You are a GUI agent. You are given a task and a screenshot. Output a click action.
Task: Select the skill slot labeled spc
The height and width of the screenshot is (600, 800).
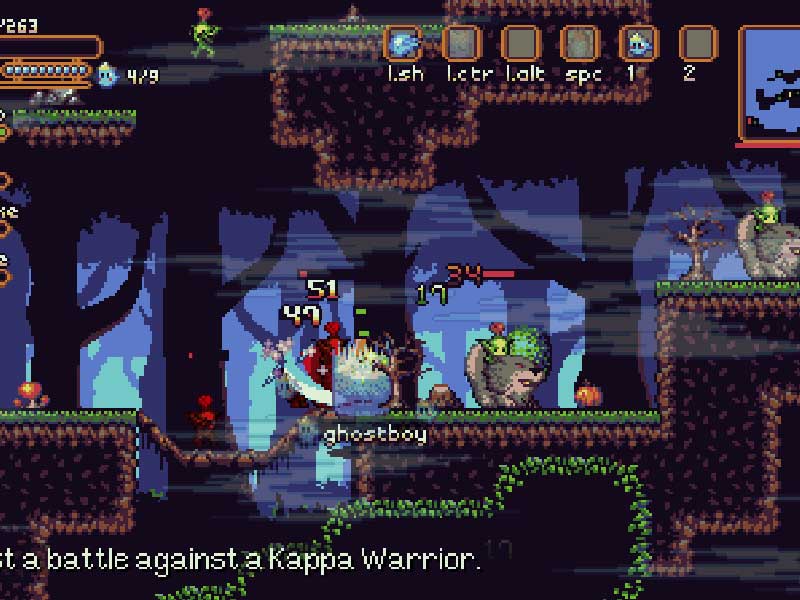pyautogui.click(x=579, y=44)
